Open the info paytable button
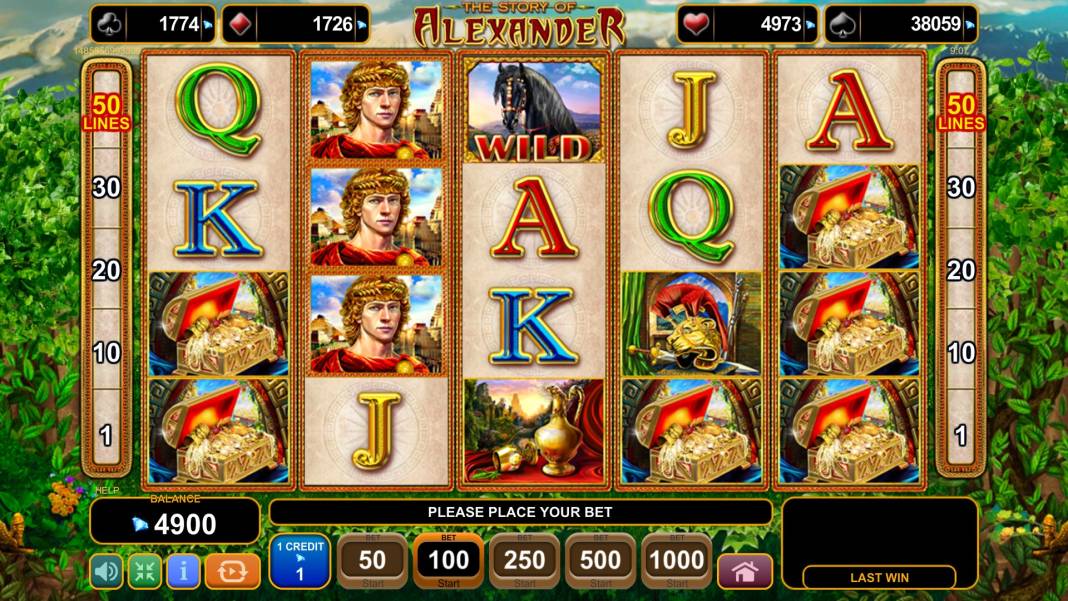The width and height of the screenshot is (1068, 601). (182, 571)
